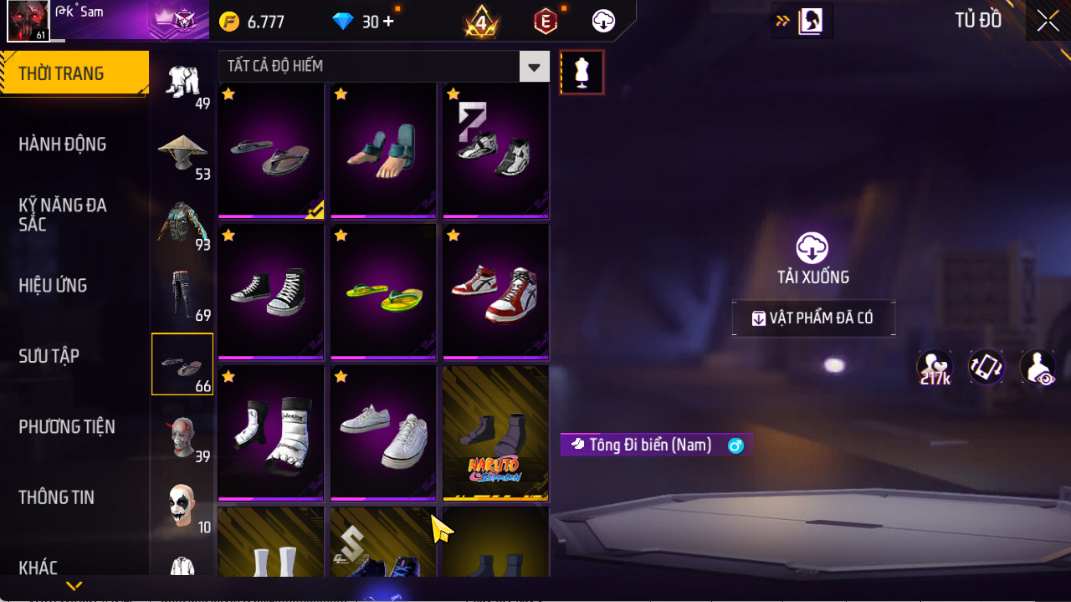The image size is (1071, 602).
Task: Select the gray flip-flop sandals item
Action: pos(271,150)
